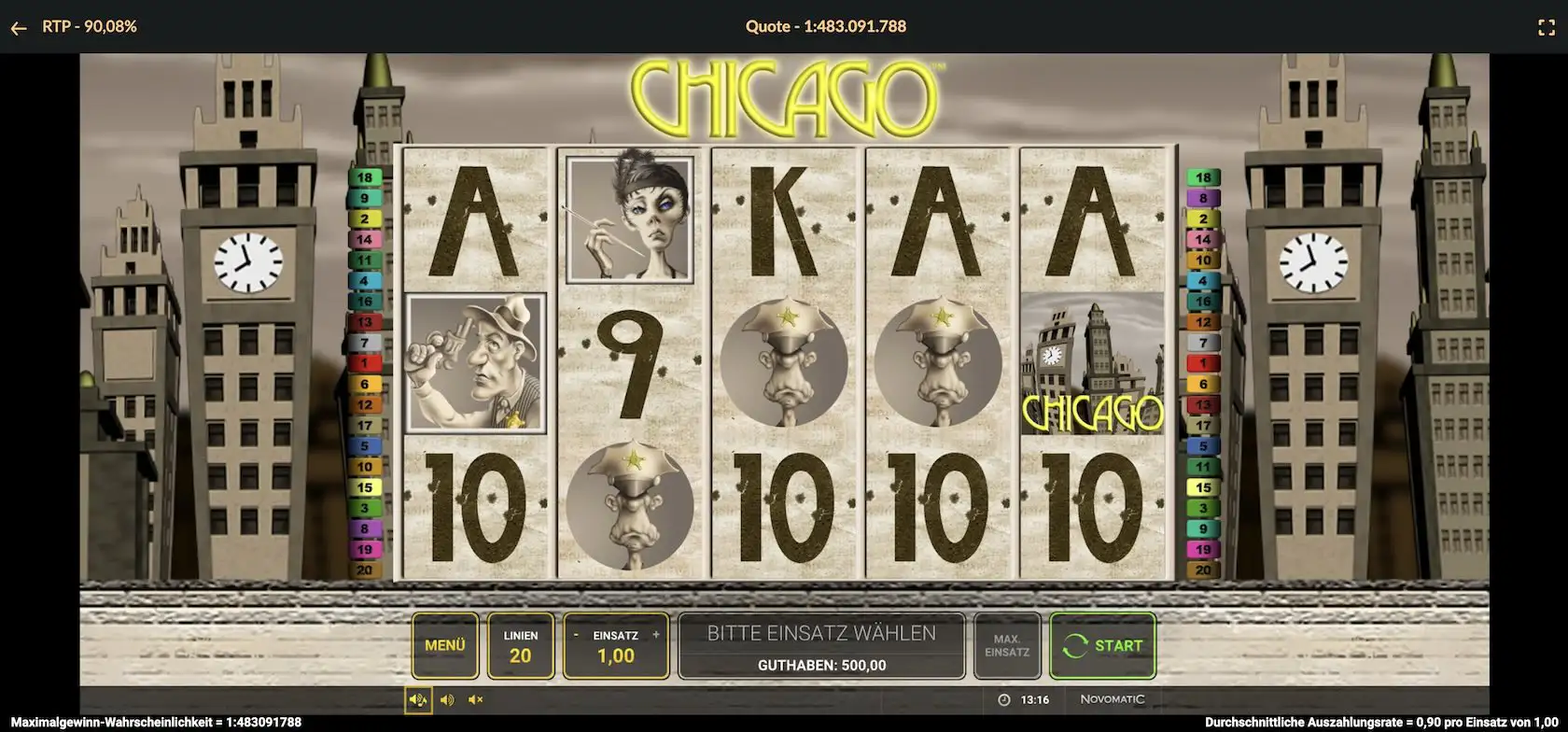Decrease the Einsatz with the minus sign
Viewport: 1568px width, 732px height.
click(x=576, y=635)
